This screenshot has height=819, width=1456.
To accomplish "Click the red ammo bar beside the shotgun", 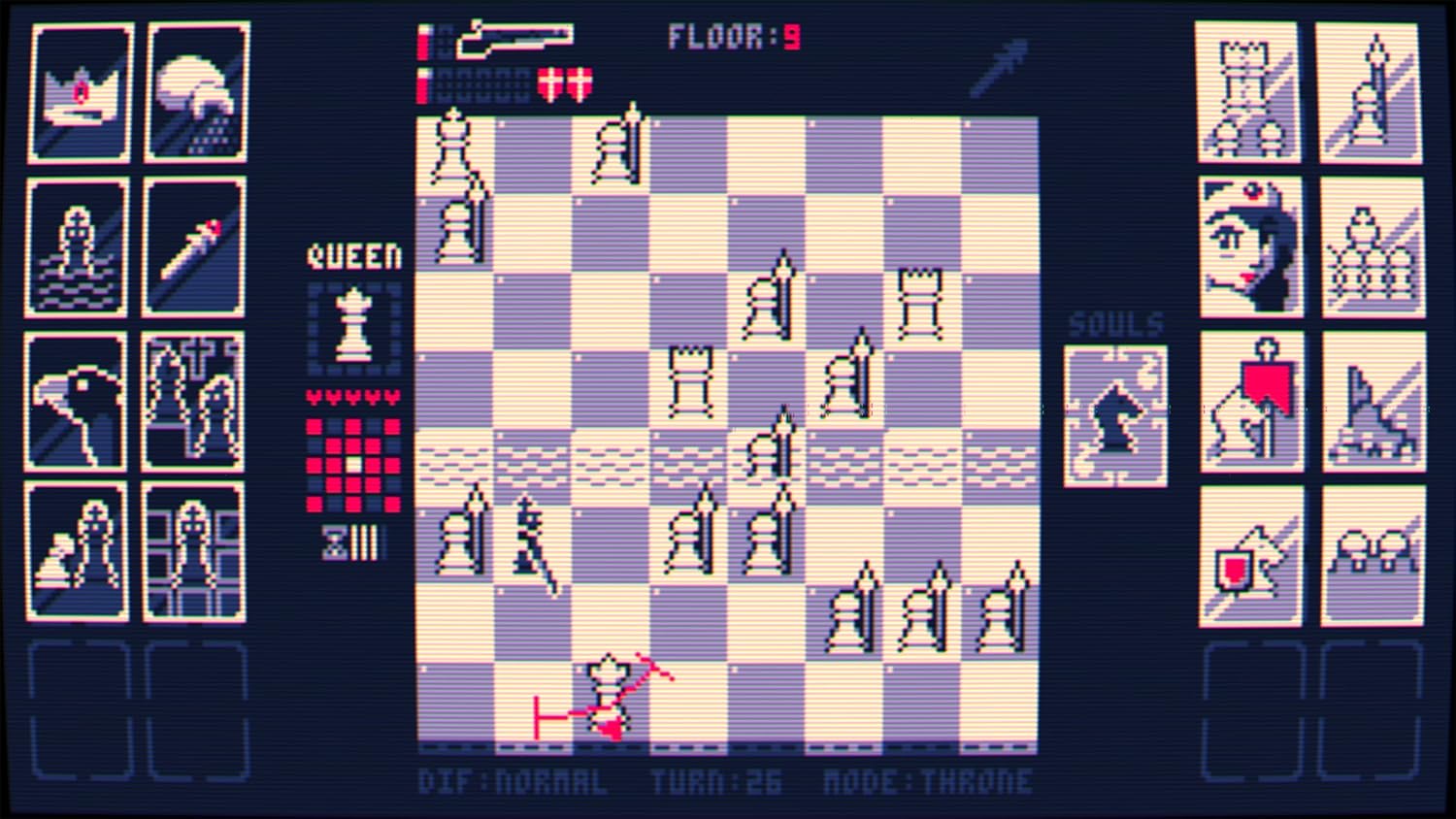I will coord(424,44).
